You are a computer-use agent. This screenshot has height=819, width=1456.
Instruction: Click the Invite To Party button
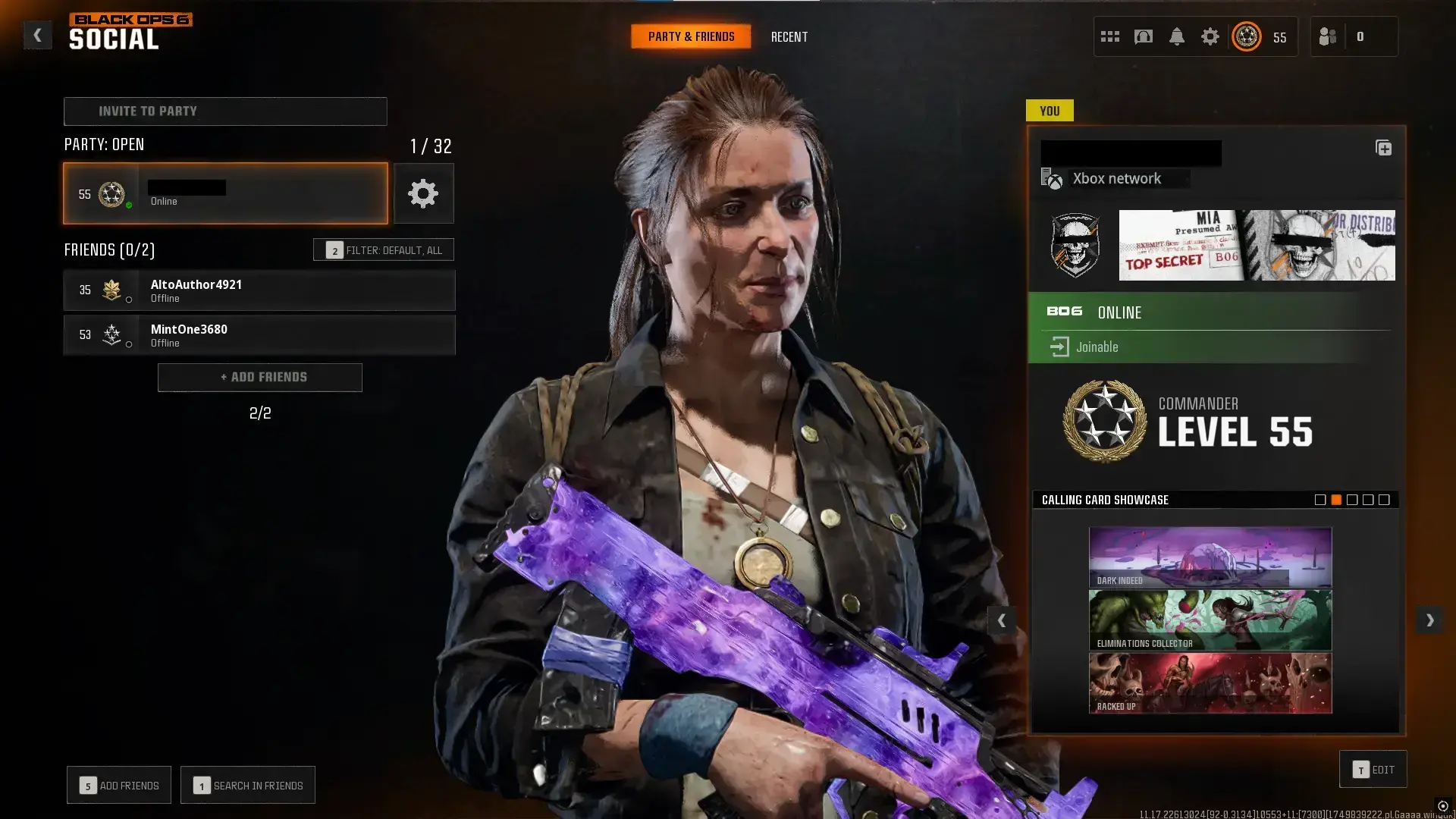225,111
